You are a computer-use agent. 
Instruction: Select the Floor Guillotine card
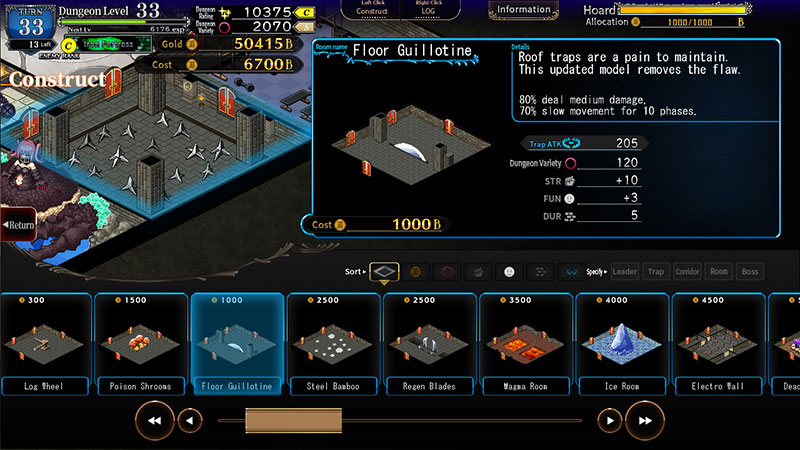(x=234, y=342)
